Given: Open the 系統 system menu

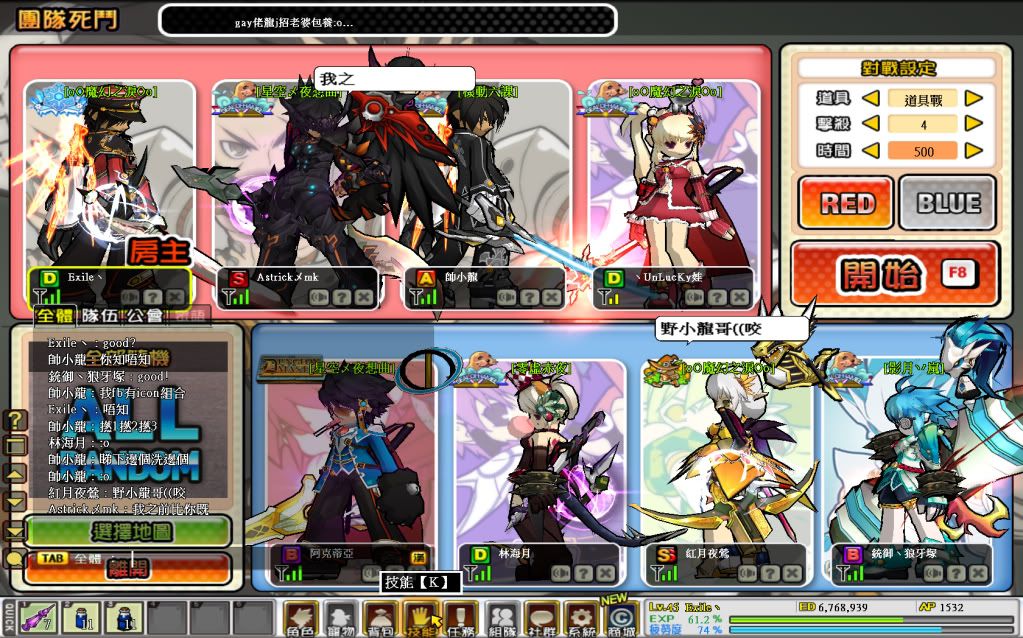Looking at the screenshot, I should point(581,620).
